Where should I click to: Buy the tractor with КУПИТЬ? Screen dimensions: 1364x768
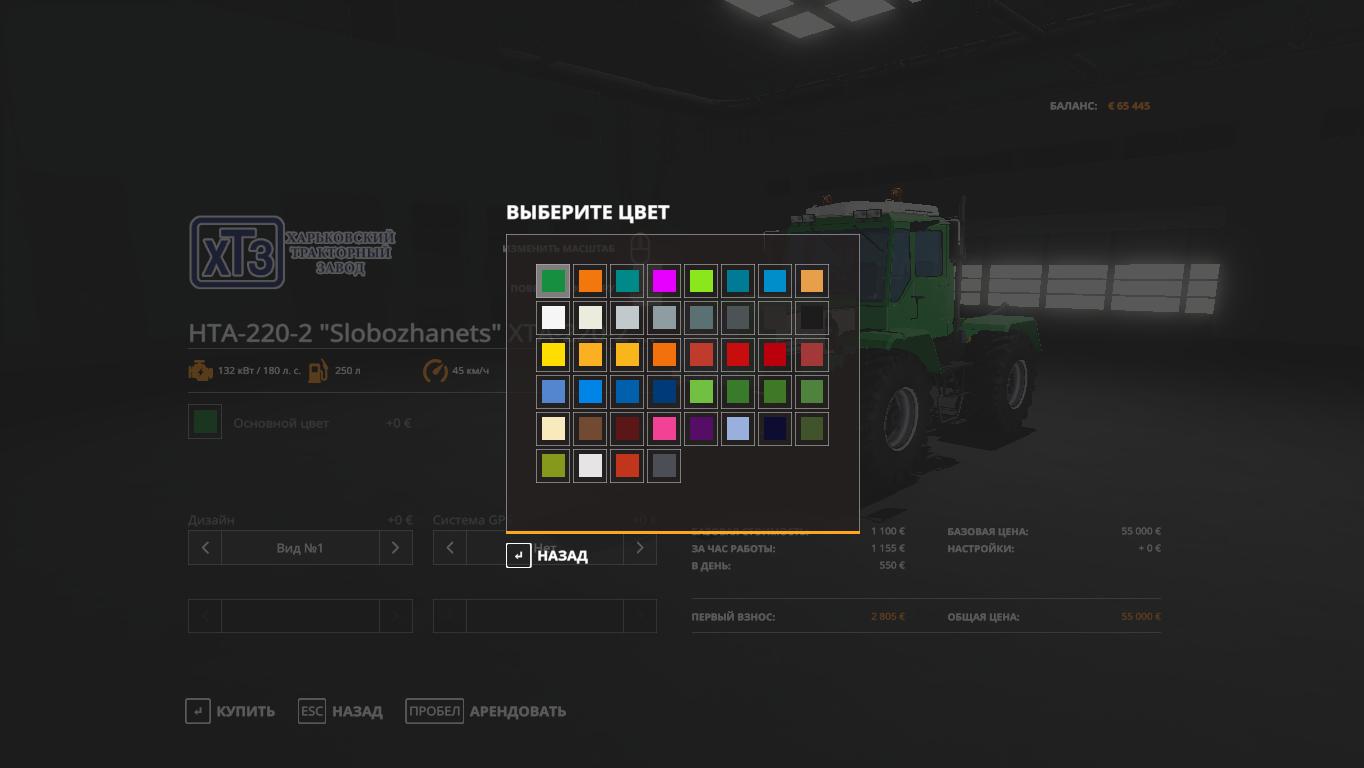pyautogui.click(x=231, y=711)
